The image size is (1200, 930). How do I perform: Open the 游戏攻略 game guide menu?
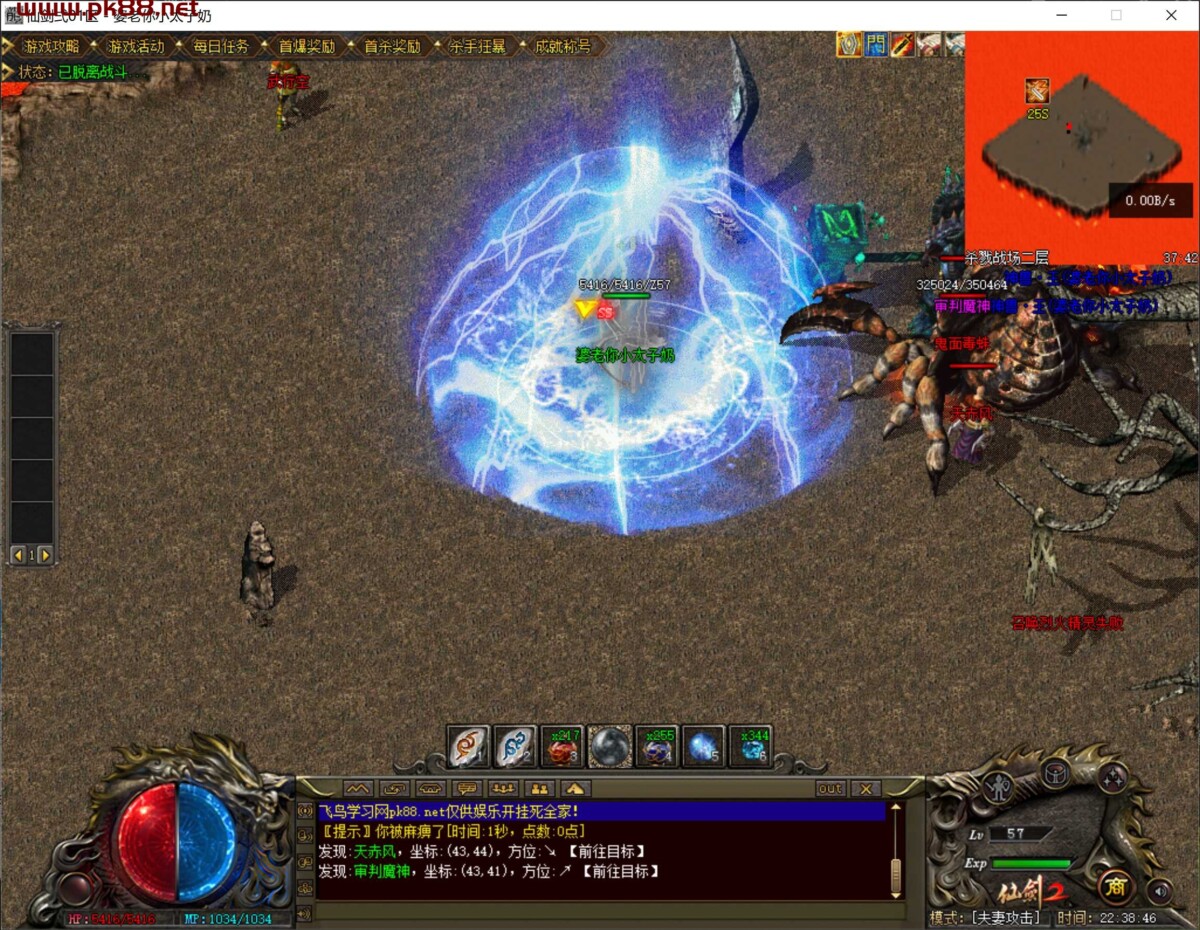(51, 47)
